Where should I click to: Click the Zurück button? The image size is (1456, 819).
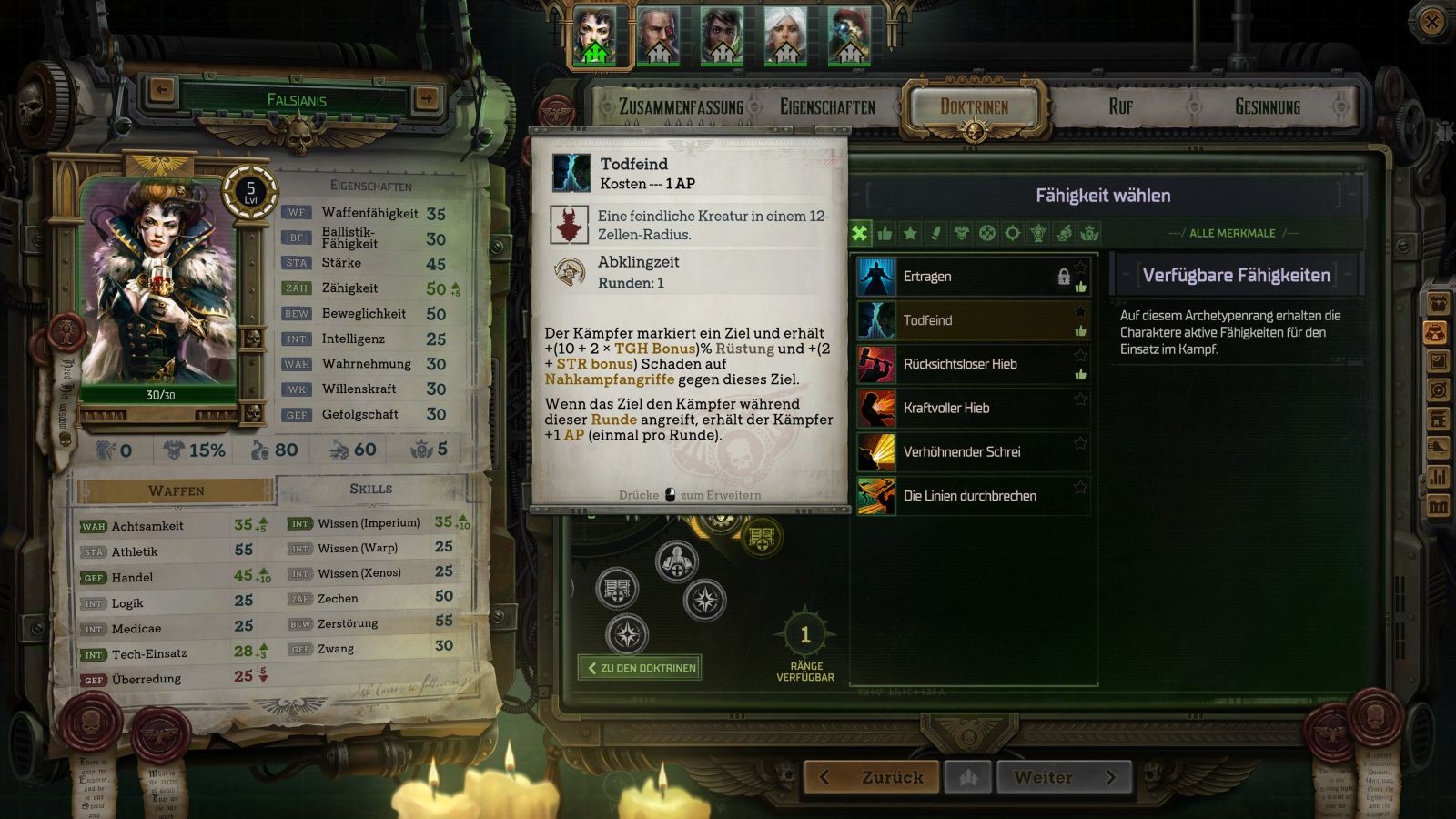pos(874,778)
